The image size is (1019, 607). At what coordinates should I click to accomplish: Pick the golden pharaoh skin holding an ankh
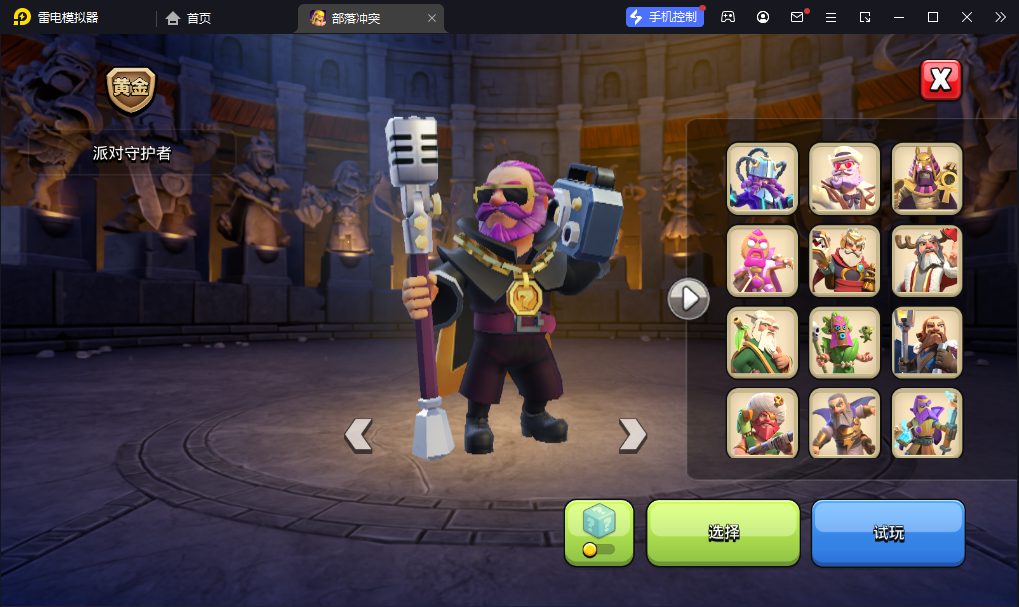point(926,179)
